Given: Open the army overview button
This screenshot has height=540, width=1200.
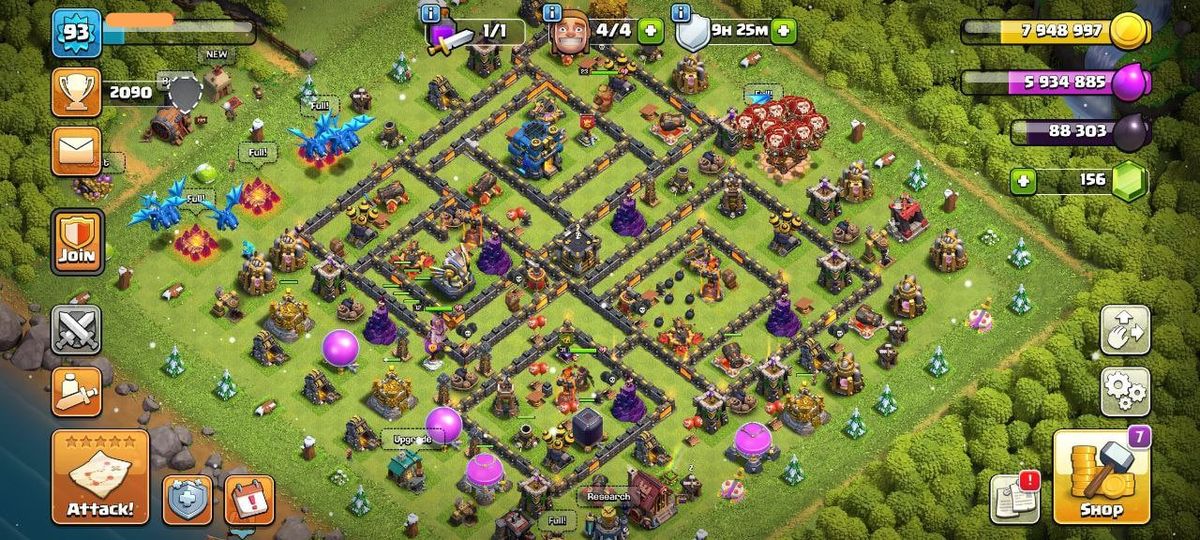Looking at the screenshot, I should (x=77, y=392).
